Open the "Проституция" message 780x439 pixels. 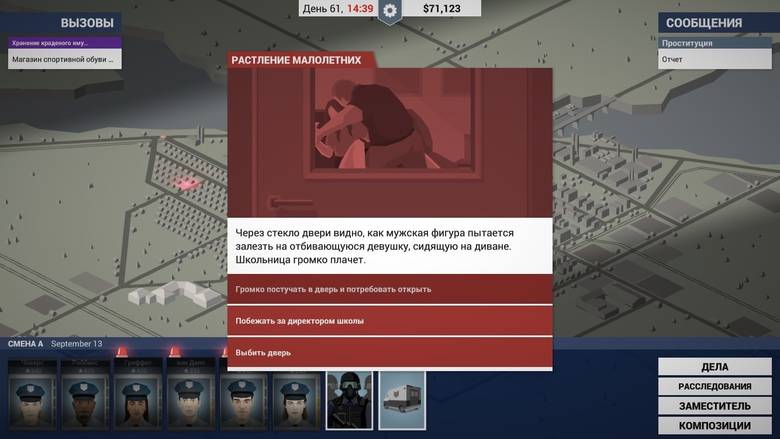point(715,43)
